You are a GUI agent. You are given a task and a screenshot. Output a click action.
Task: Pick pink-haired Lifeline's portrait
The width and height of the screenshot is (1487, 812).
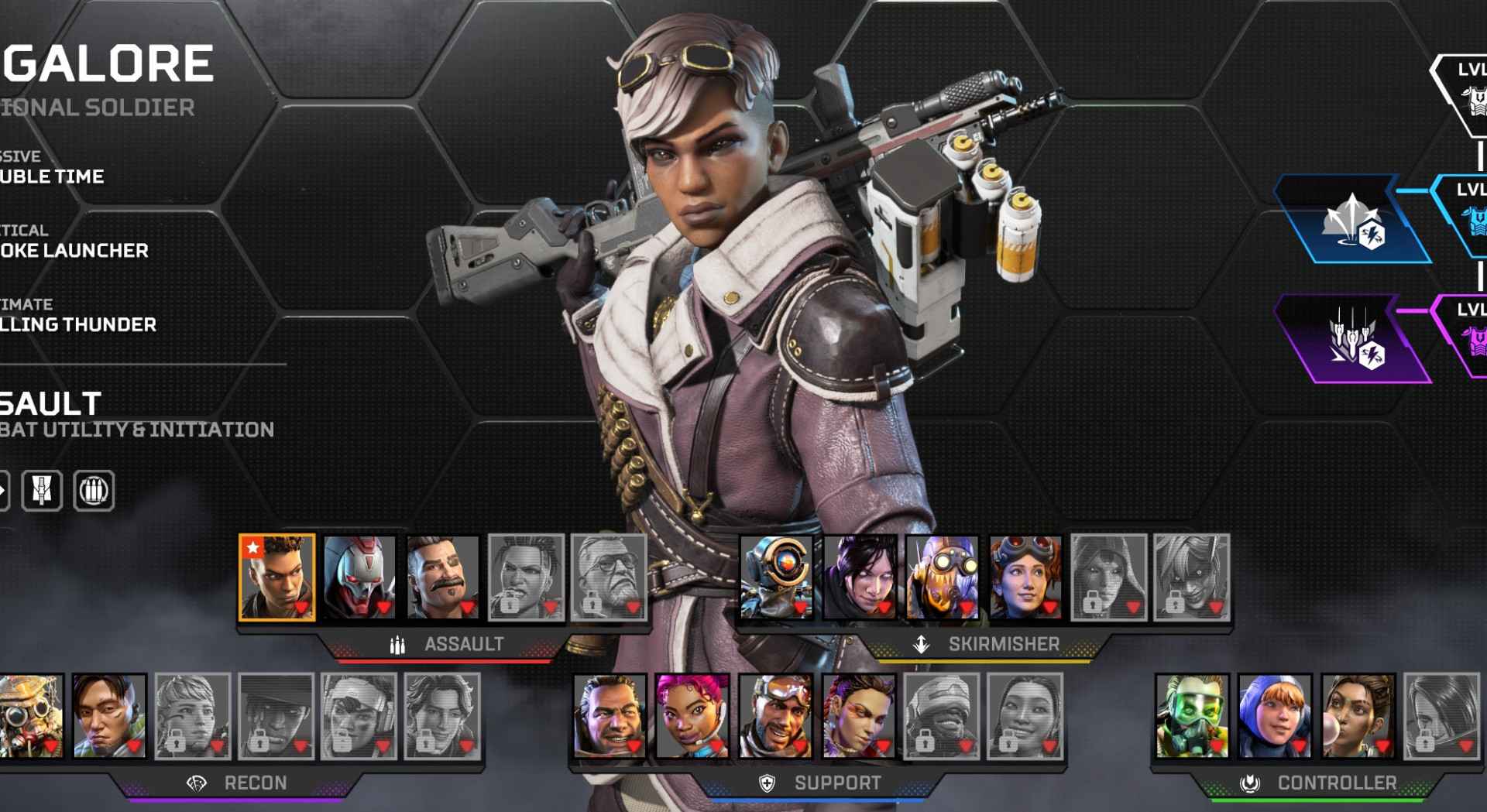pyautogui.click(x=692, y=716)
